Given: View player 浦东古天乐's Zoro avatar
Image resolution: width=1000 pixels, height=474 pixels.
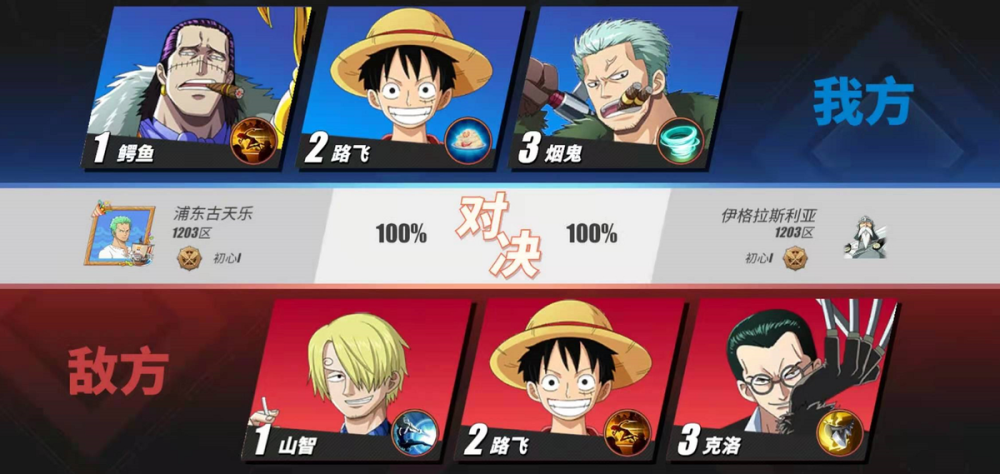Looking at the screenshot, I should (x=119, y=234).
